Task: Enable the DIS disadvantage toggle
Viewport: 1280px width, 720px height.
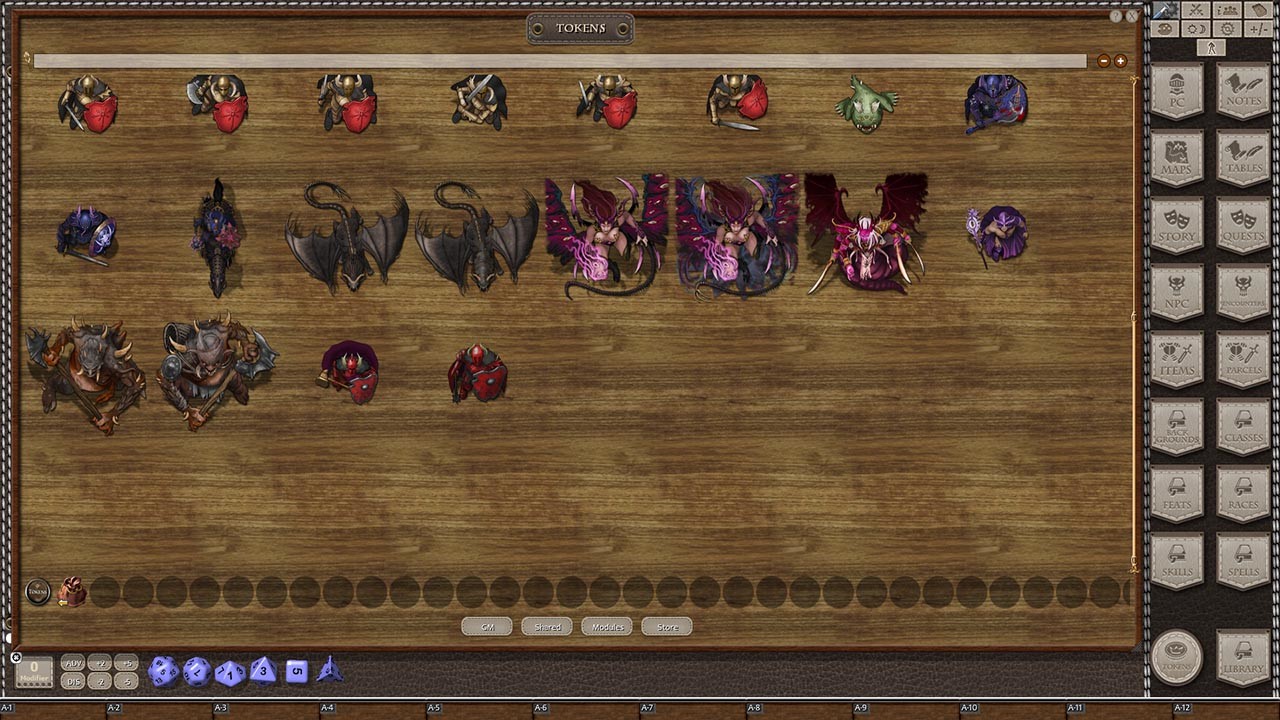Action: [71, 681]
